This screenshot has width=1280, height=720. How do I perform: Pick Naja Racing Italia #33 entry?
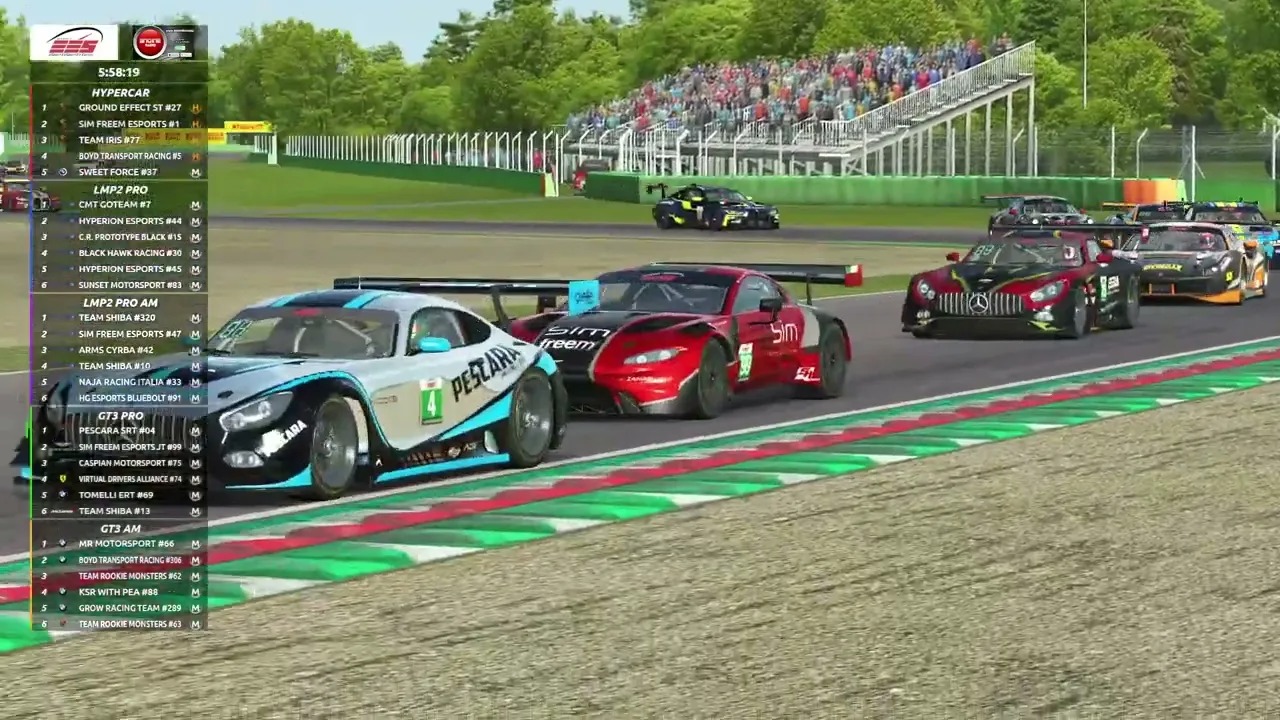[120, 382]
